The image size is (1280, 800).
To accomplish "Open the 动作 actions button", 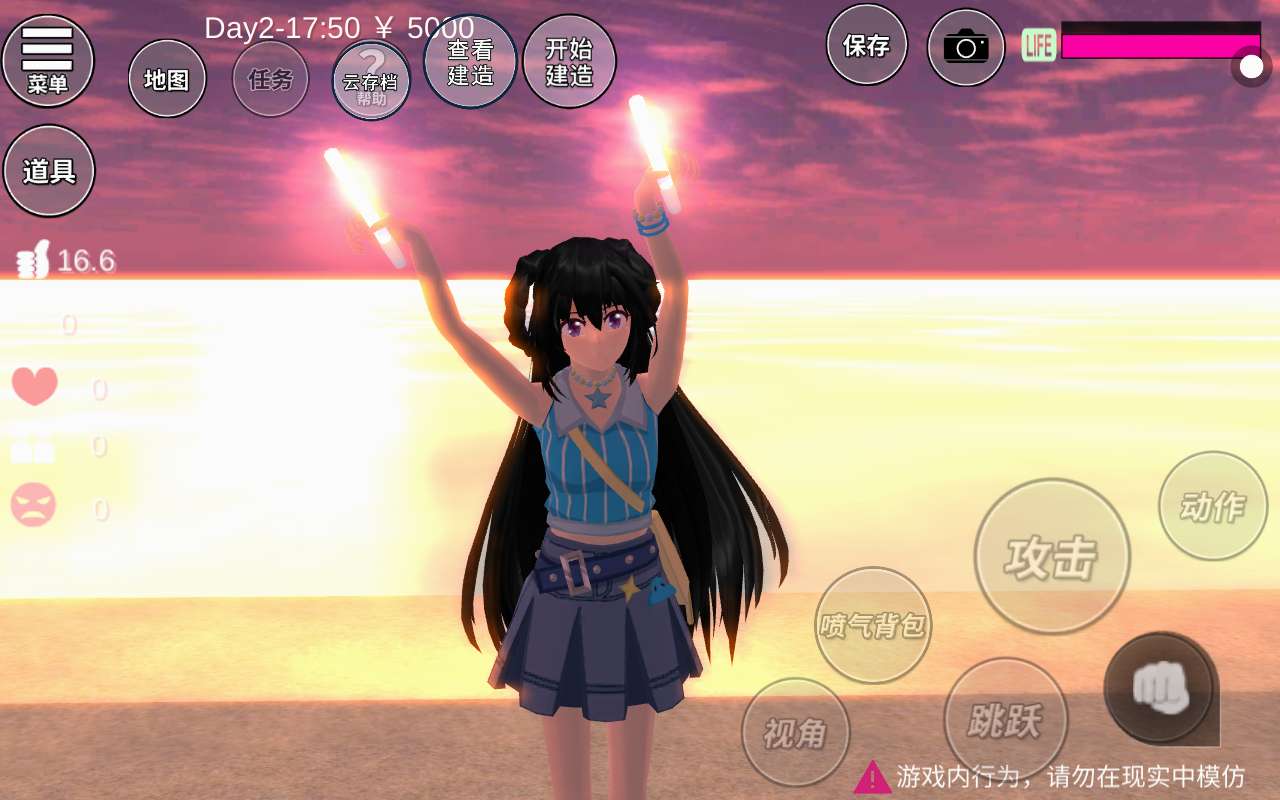I will tap(1213, 506).
